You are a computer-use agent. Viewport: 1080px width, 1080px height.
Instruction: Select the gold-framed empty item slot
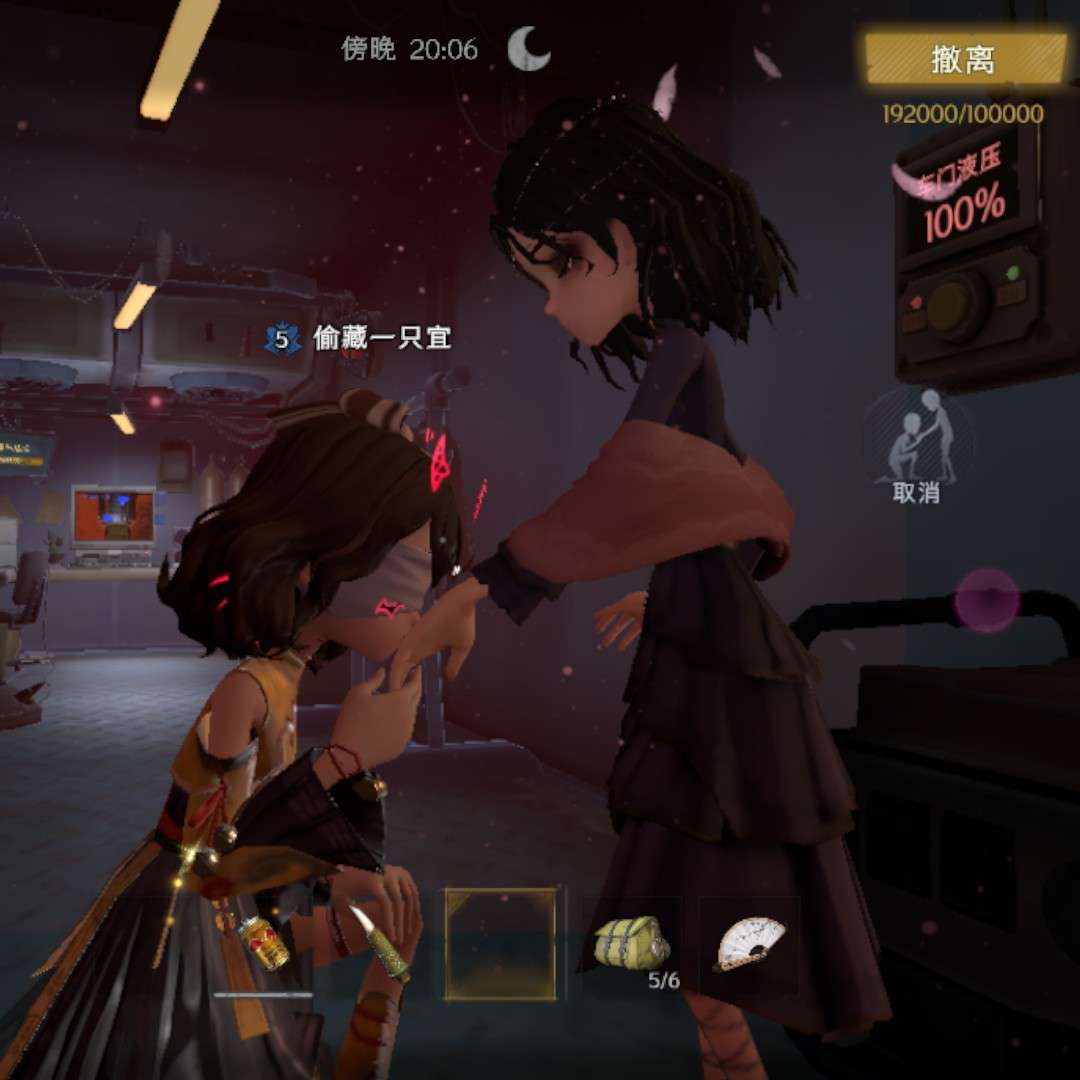click(500, 944)
